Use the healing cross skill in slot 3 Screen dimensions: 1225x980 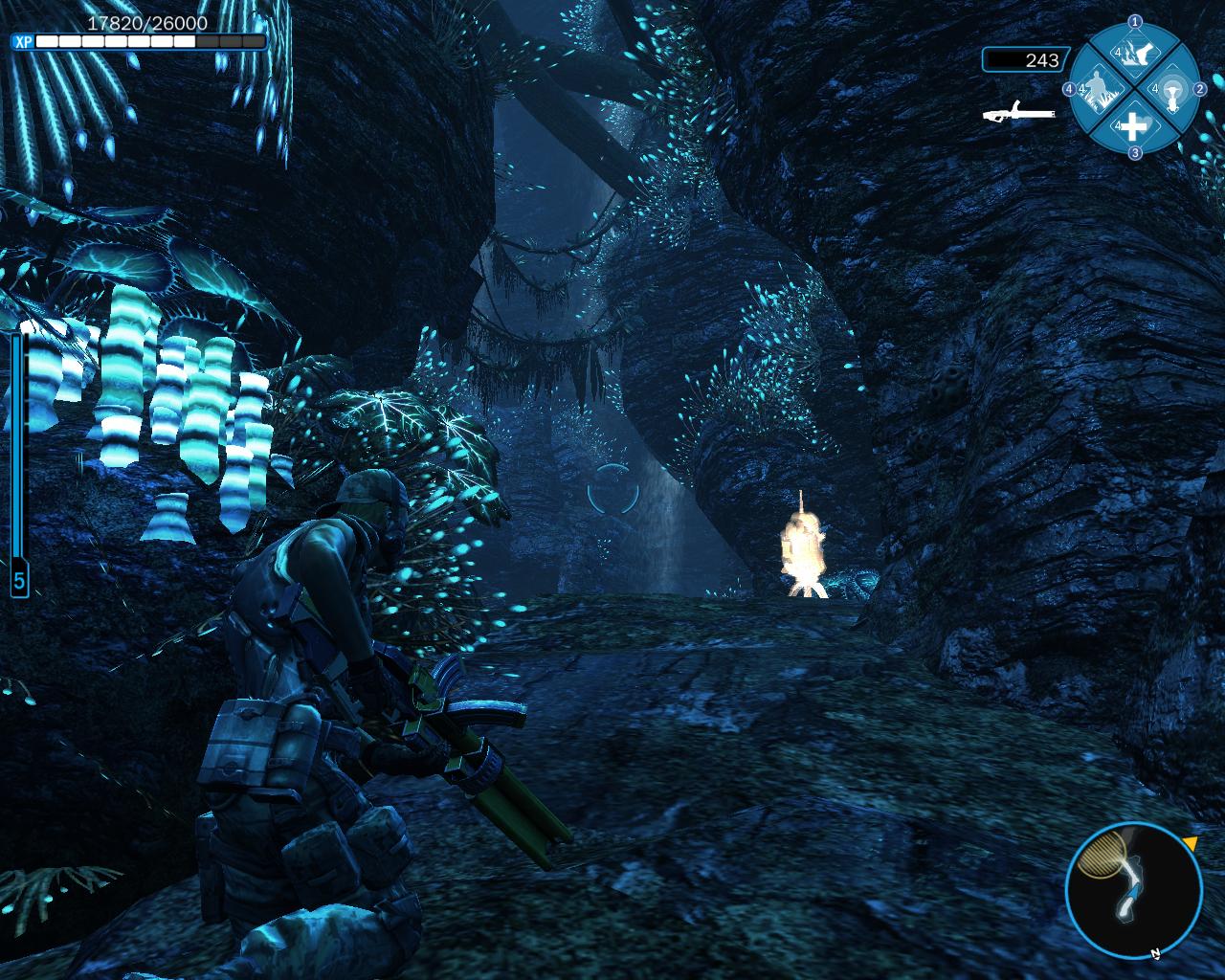(x=1134, y=125)
